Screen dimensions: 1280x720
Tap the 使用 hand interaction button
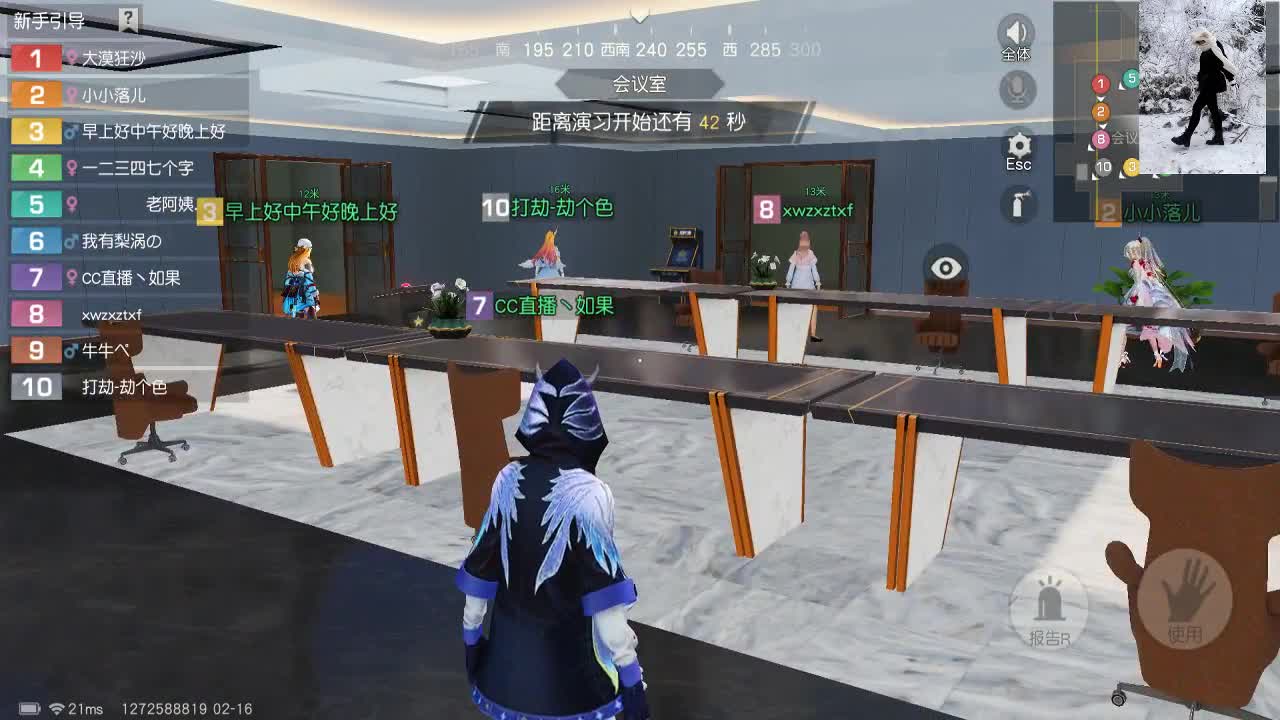coord(1185,600)
